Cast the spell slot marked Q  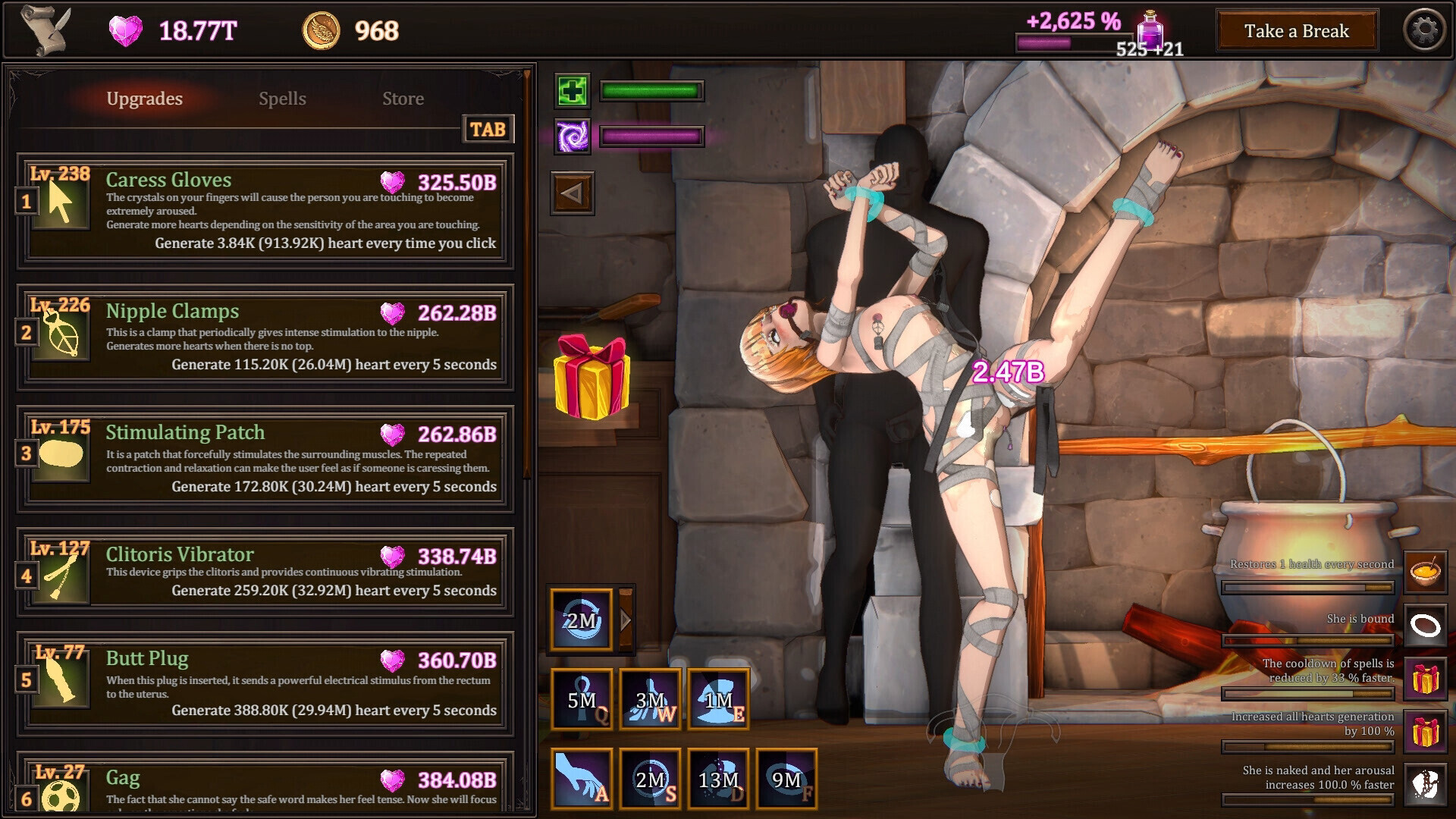click(582, 699)
